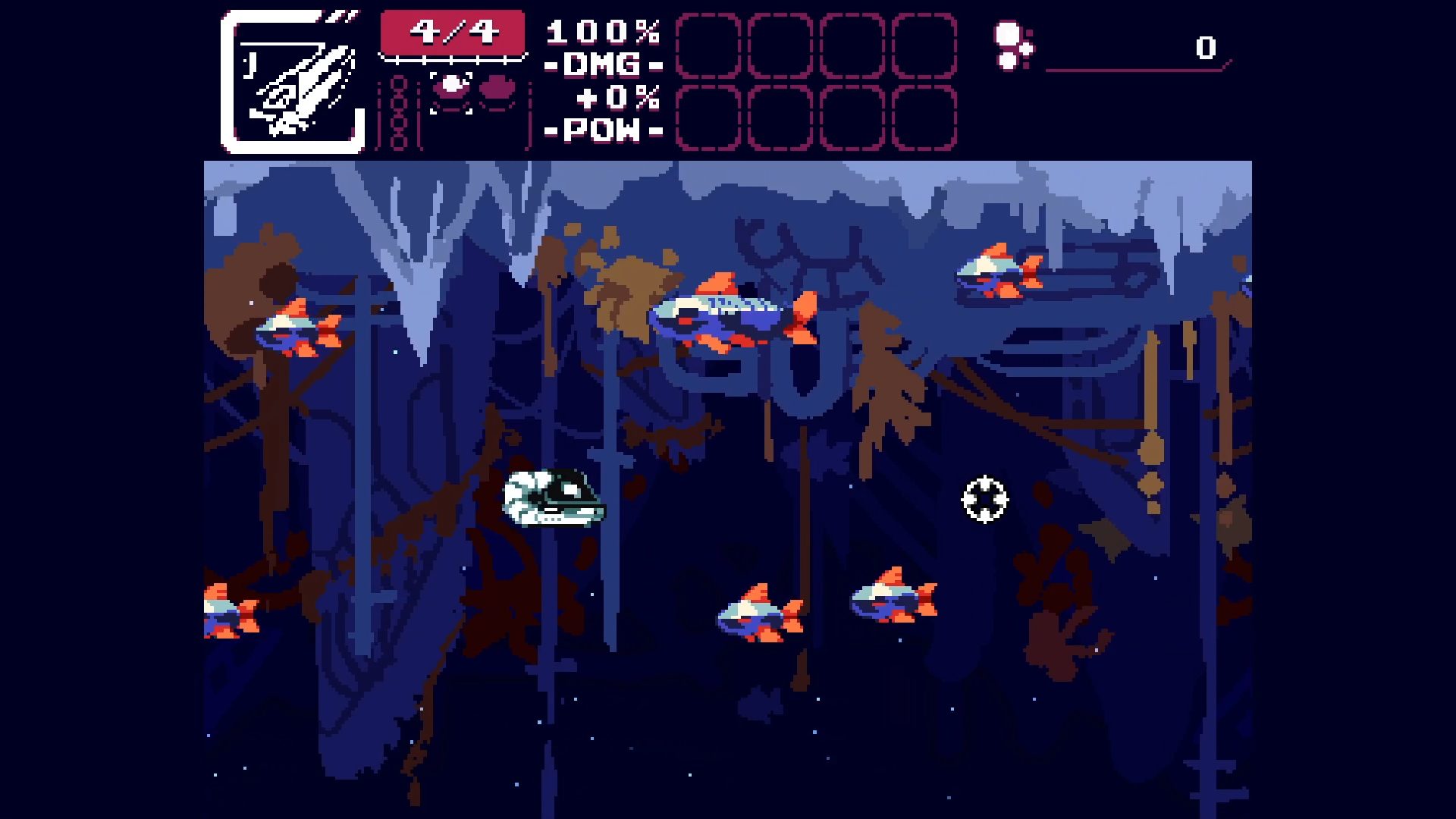The width and height of the screenshot is (1456, 819).
Task: Select the dimmed dark-red shell icon
Action: [497, 89]
